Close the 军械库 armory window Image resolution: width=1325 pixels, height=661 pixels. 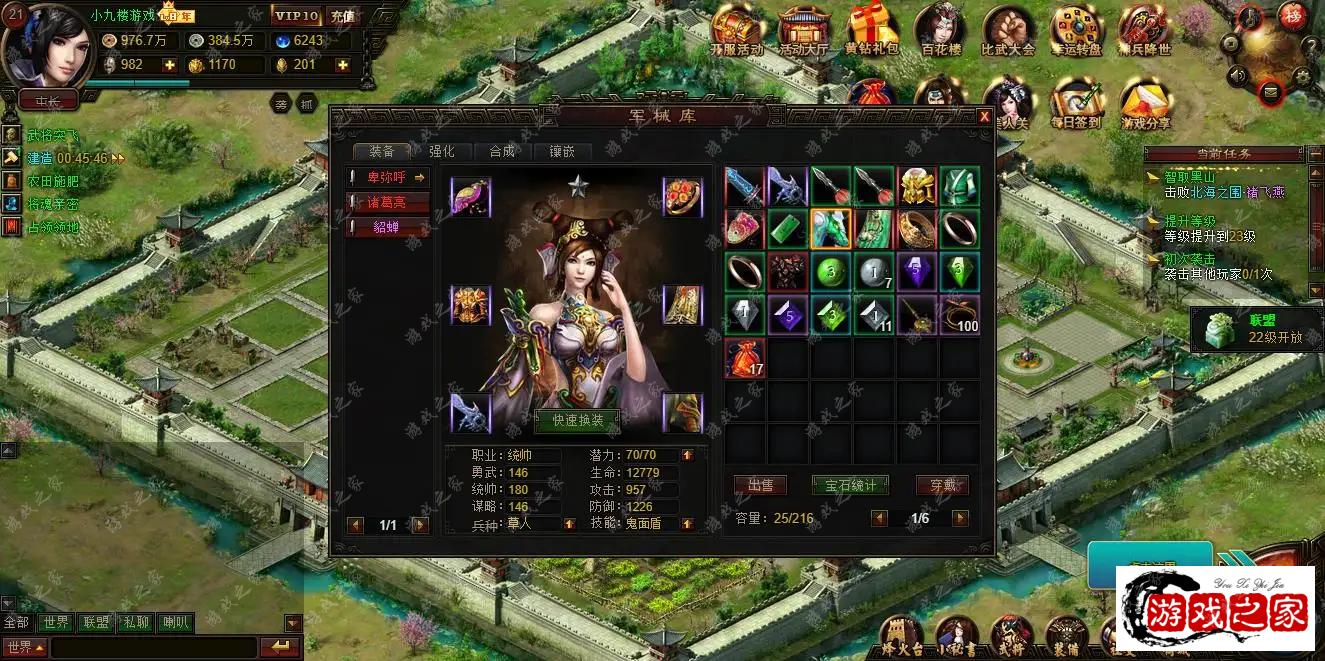click(x=984, y=117)
